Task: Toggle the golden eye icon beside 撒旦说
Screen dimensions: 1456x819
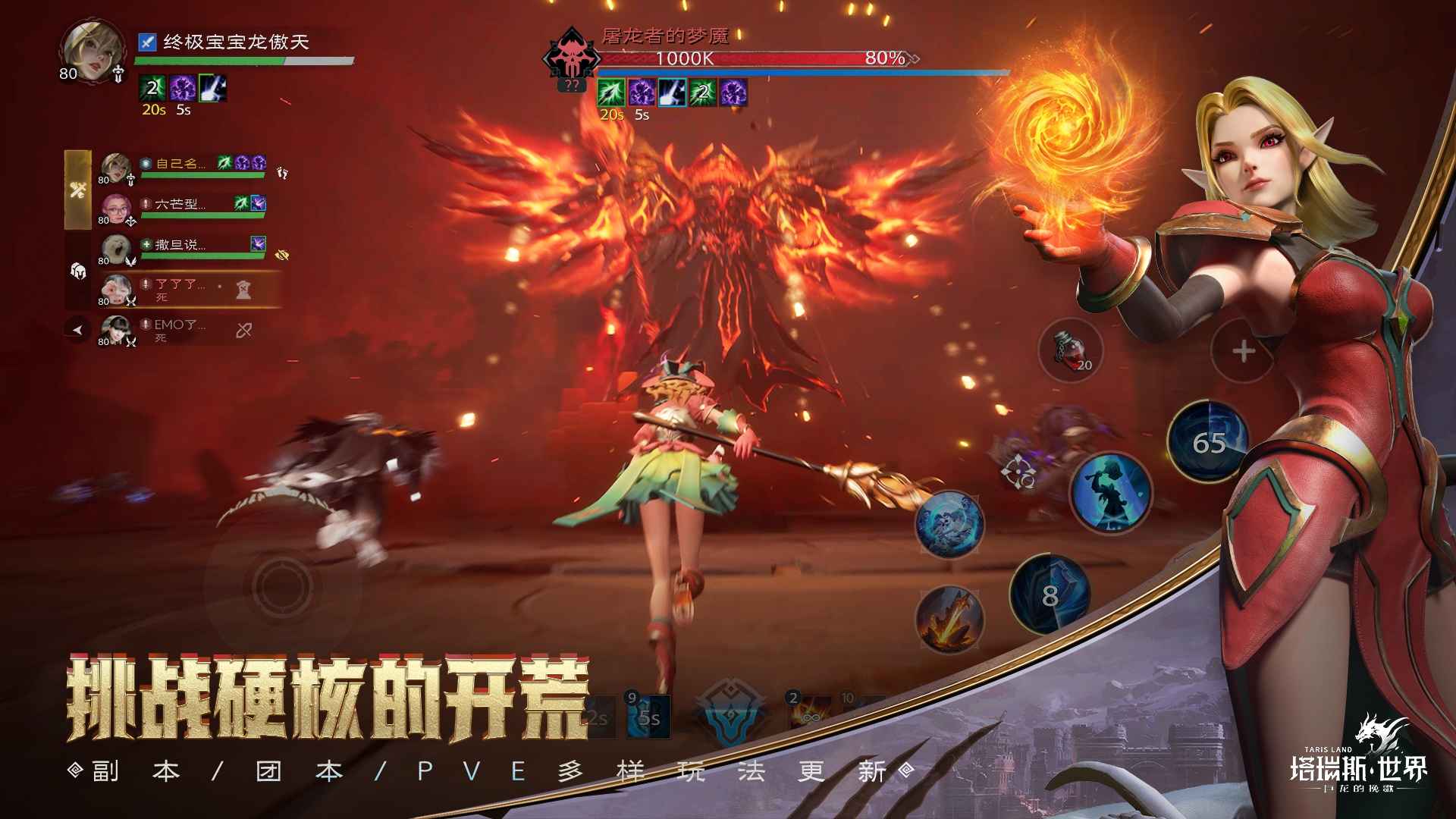Action: click(281, 256)
